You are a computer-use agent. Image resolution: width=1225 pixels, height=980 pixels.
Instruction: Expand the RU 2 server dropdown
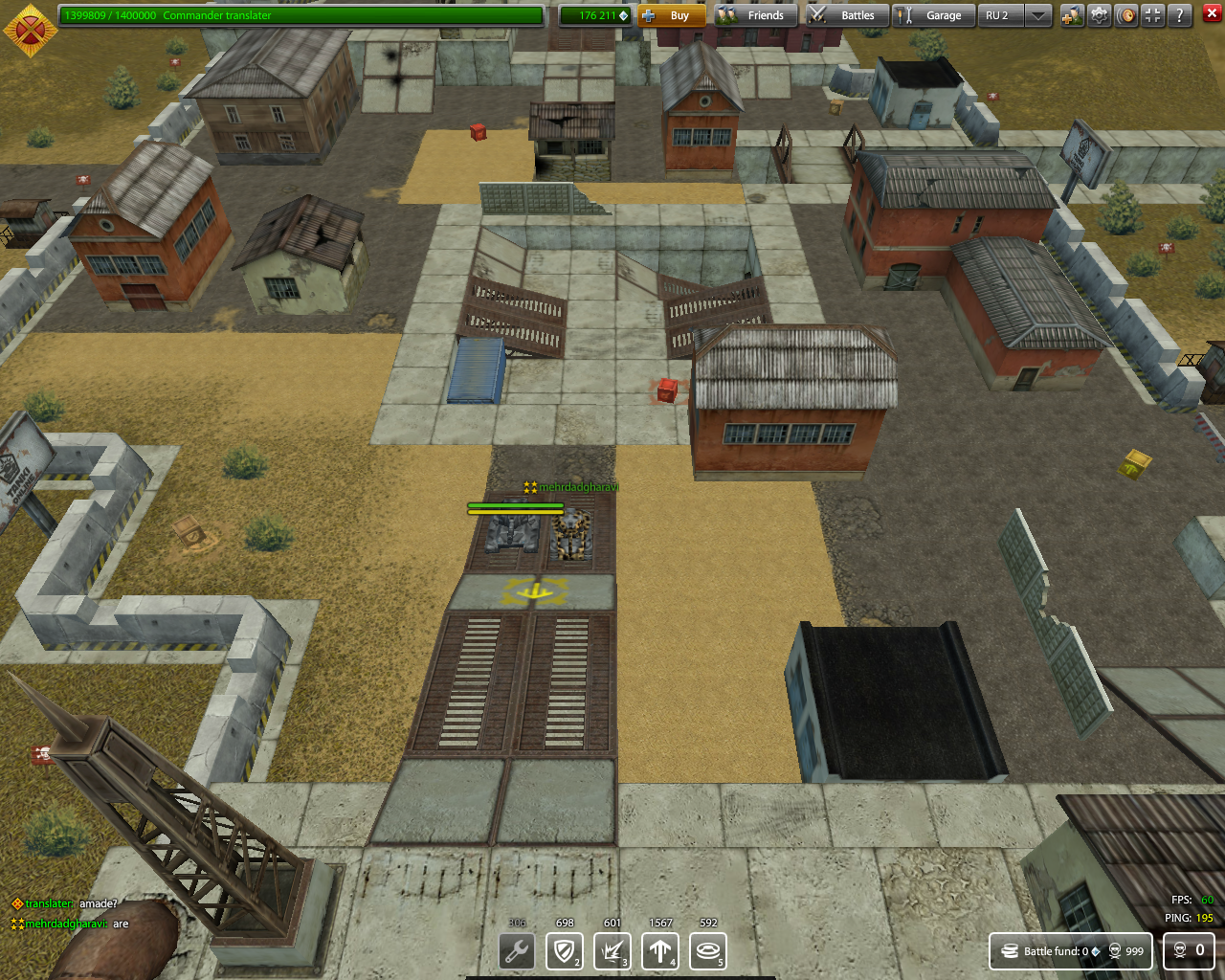point(1037,15)
